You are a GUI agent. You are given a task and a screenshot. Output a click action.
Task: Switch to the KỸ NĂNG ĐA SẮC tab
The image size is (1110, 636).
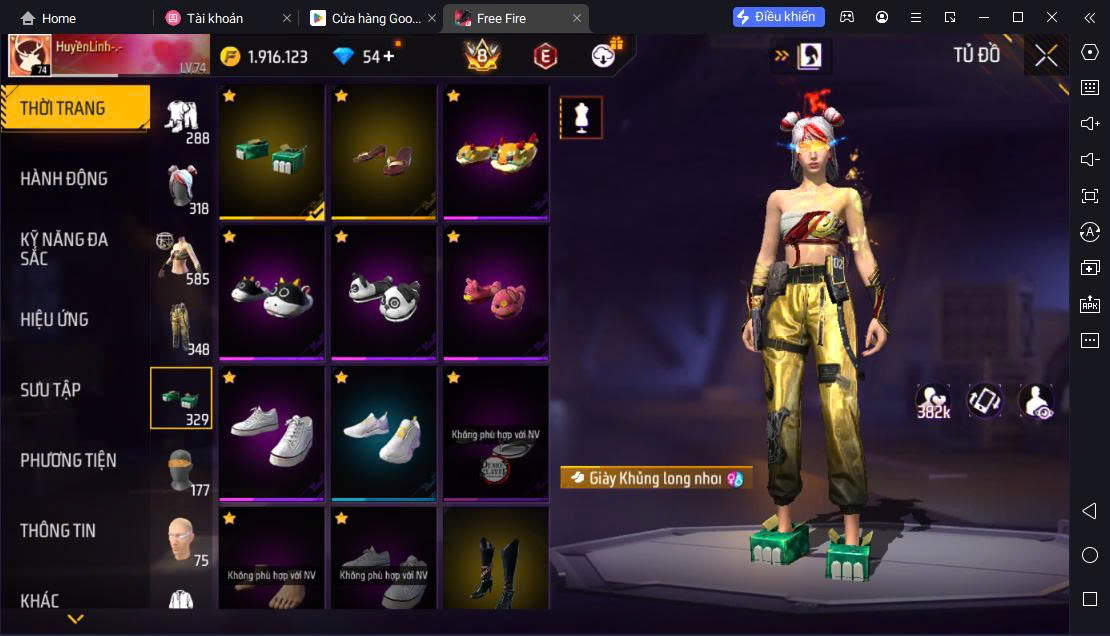point(64,249)
